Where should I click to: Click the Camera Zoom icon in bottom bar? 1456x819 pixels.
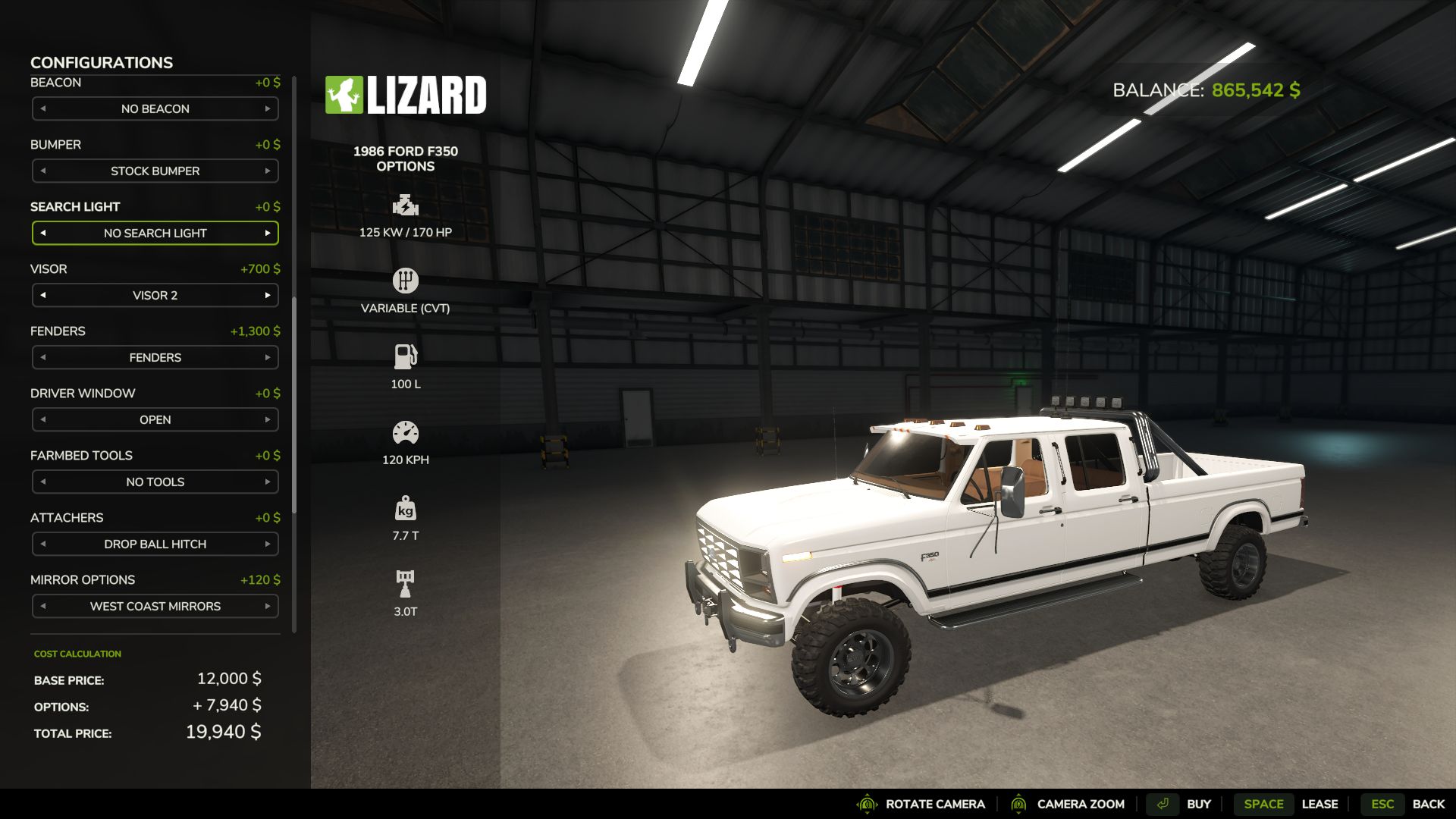pos(1020,804)
